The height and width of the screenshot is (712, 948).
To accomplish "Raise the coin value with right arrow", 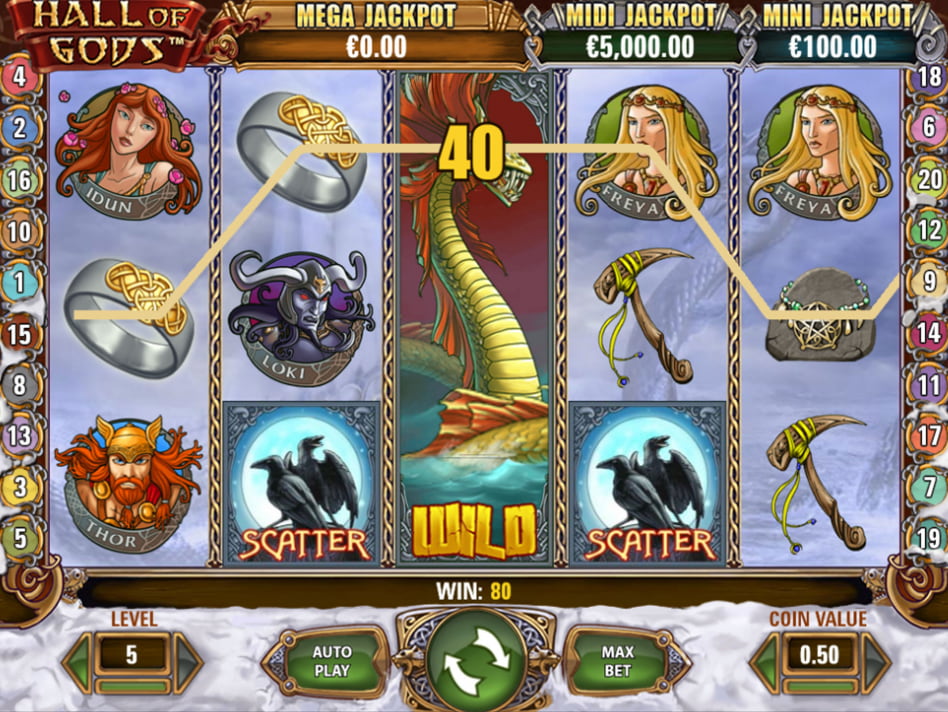I will tap(875, 661).
